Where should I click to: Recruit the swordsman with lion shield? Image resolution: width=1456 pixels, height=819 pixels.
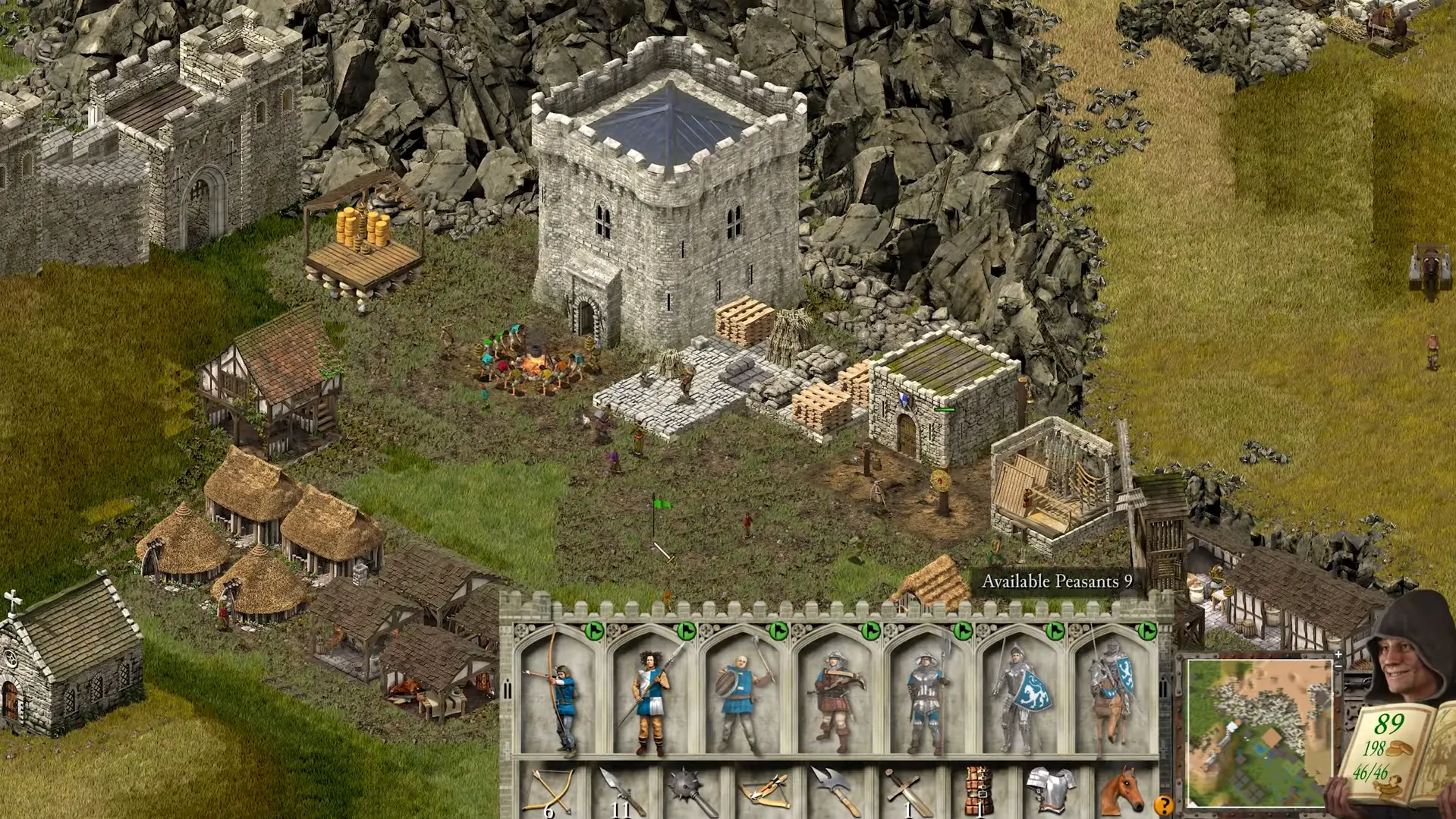(1020, 695)
